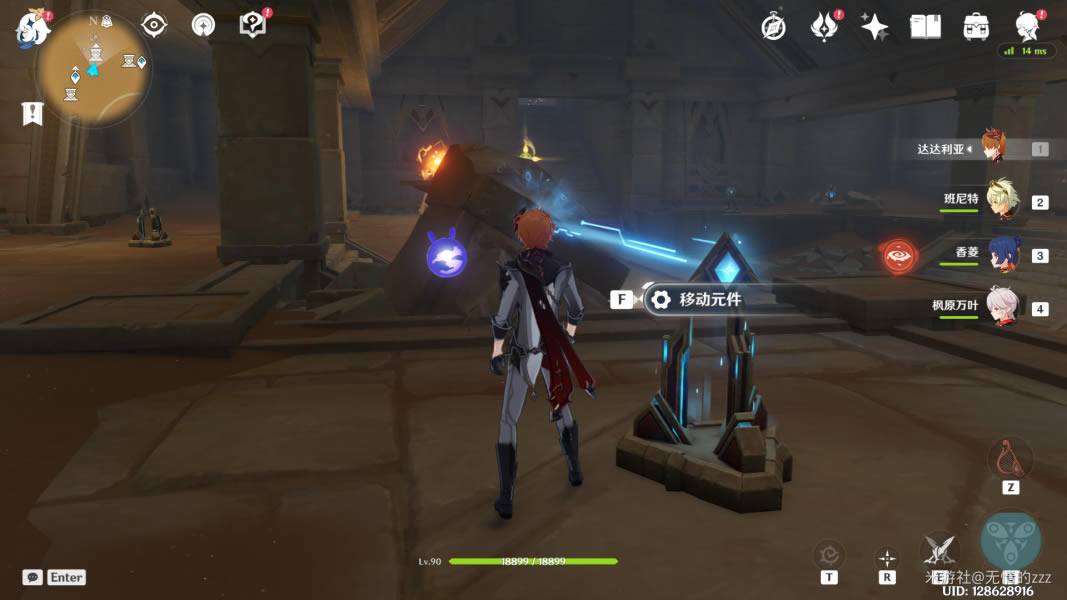Viewport: 1067px width, 600px height.
Task: Open the Paimon main menu
Action: click(x=32, y=29)
